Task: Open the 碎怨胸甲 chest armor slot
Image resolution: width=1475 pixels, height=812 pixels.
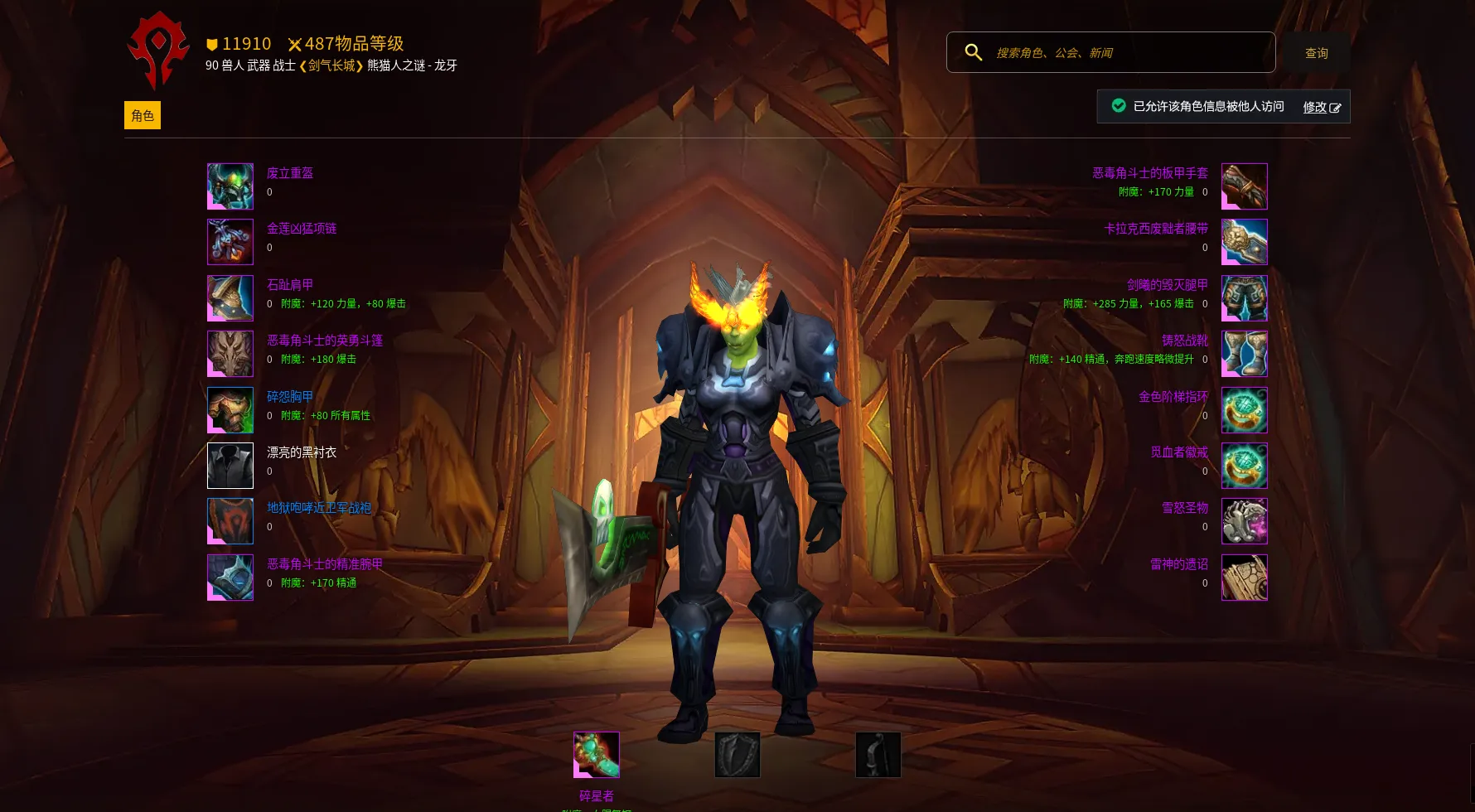Action: [x=230, y=410]
